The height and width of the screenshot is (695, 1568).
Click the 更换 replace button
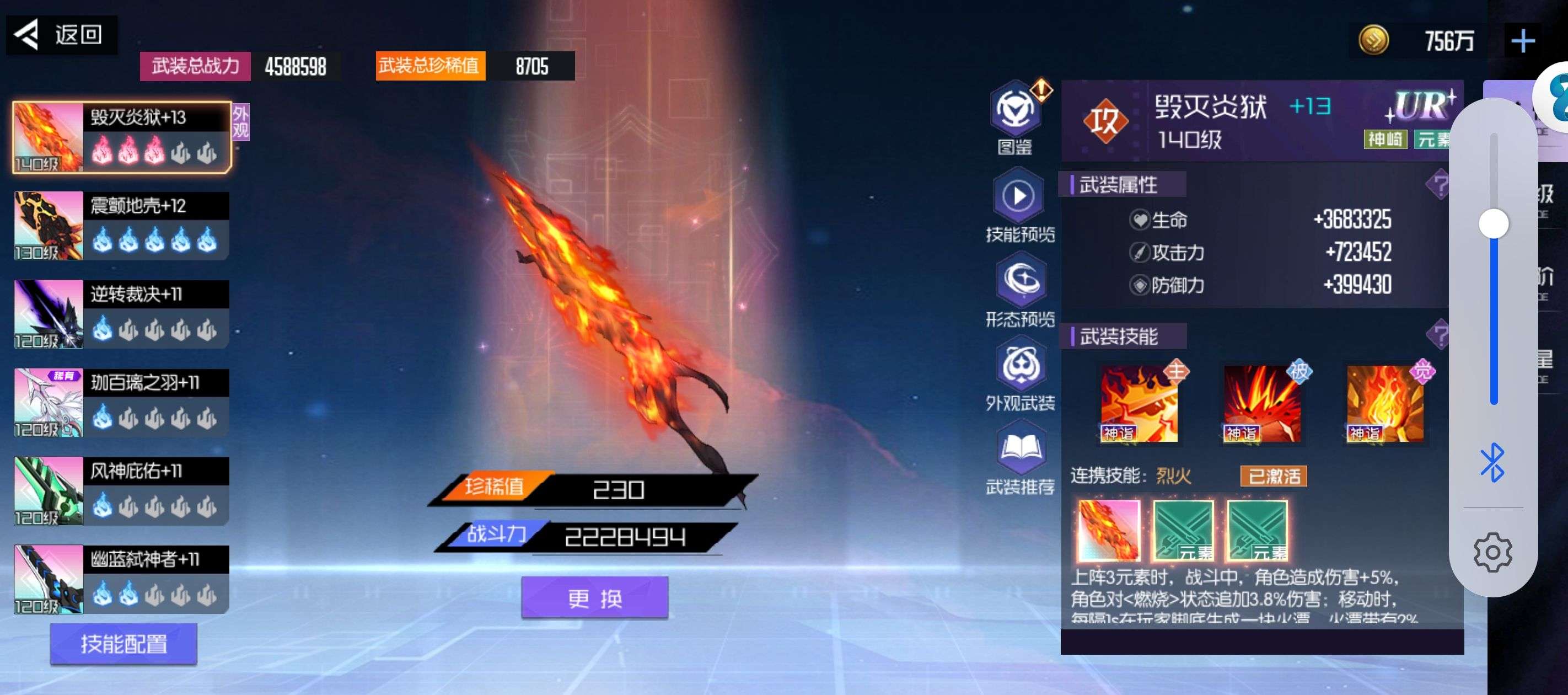[x=595, y=597]
